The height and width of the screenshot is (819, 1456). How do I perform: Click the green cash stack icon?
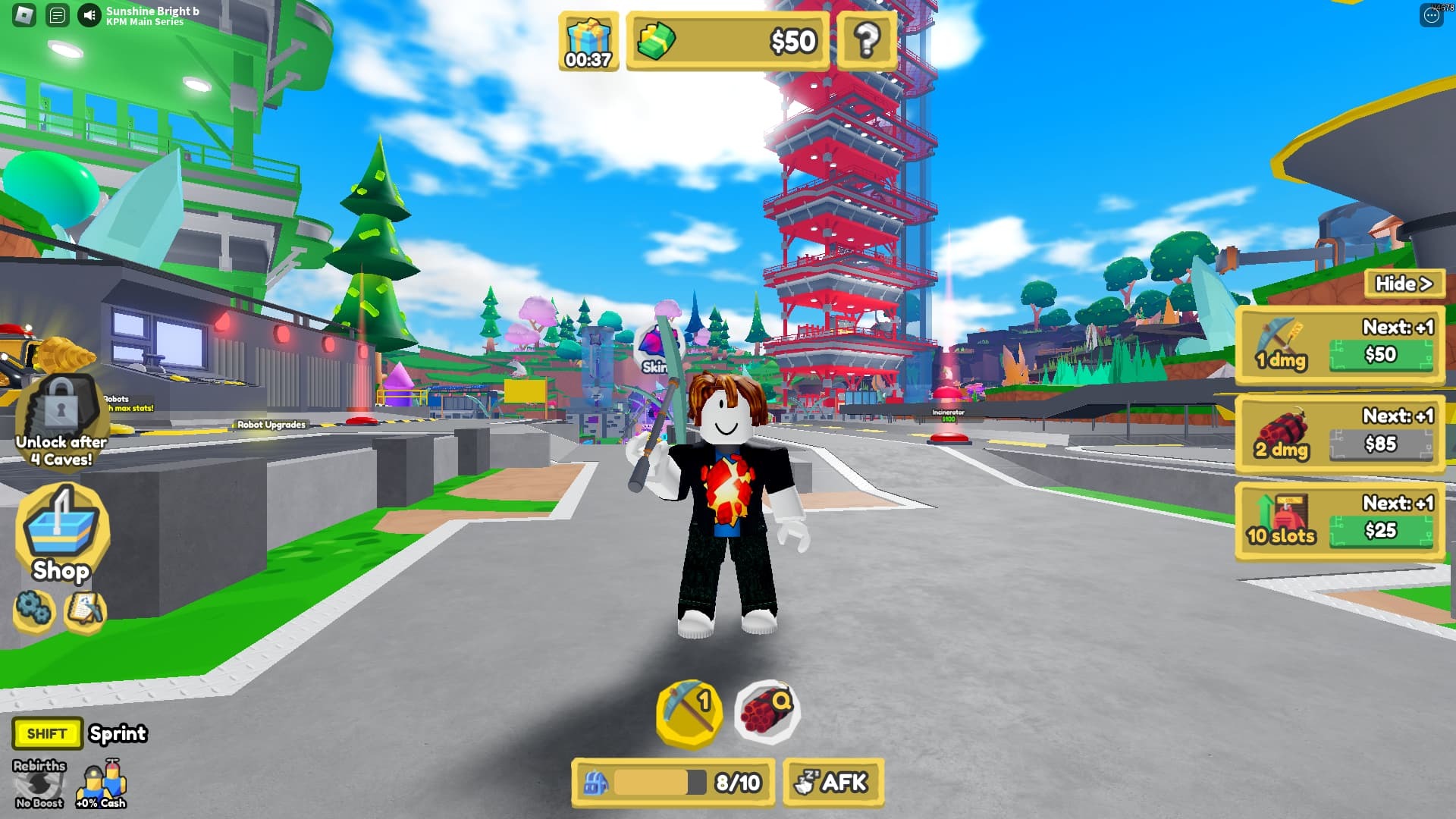click(x=655, y=41)
